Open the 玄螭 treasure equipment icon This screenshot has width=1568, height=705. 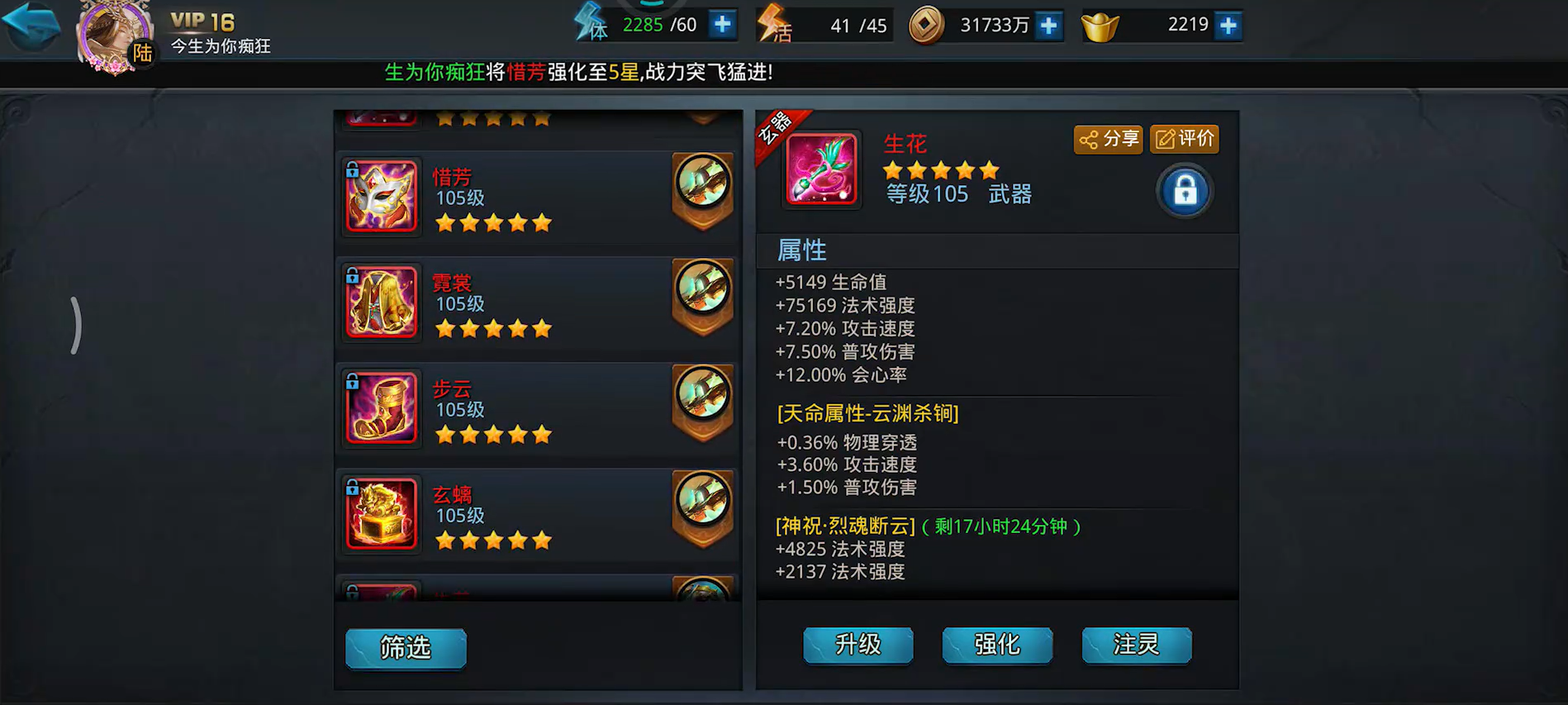[x=381, y=513]
